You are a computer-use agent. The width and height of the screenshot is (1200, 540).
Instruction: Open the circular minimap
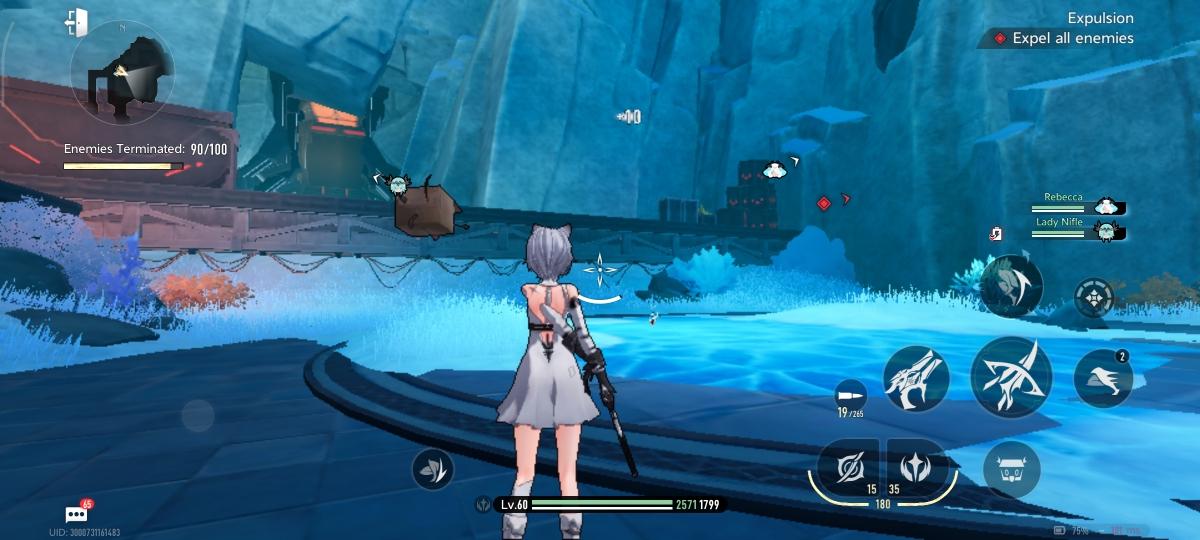[x=122, y=73]
